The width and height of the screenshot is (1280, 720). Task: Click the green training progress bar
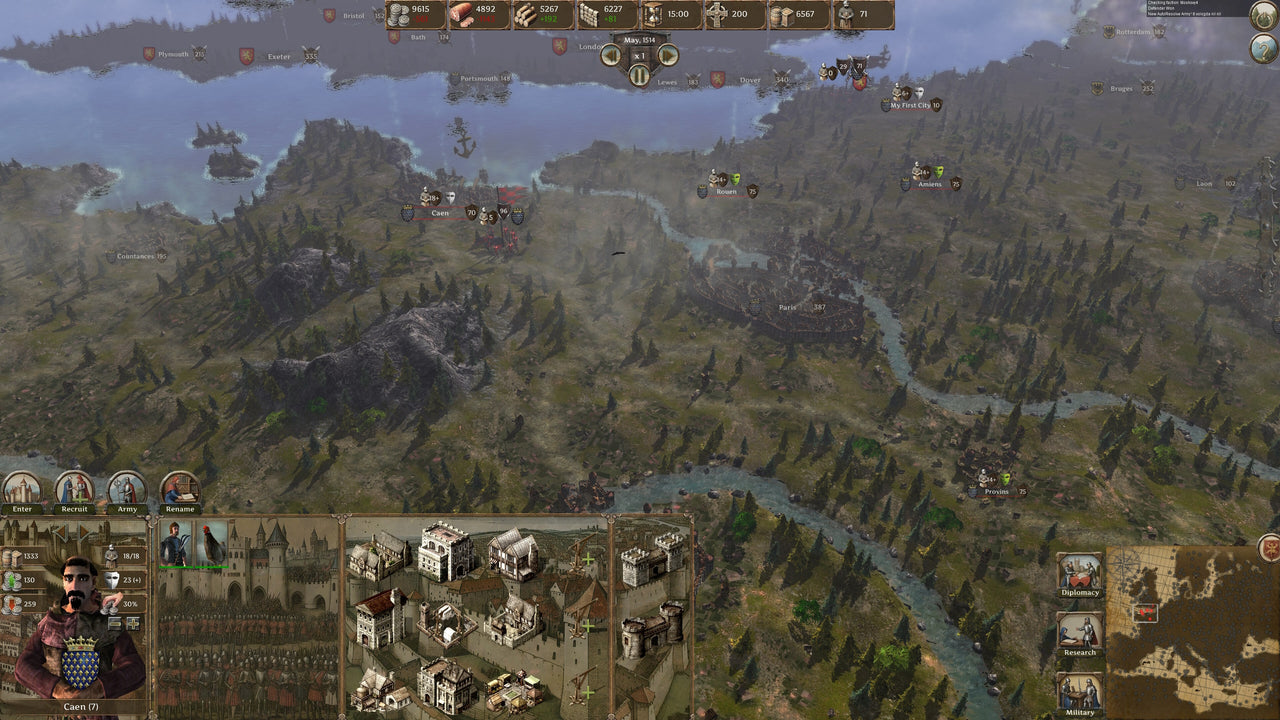(x=176, y=566)
